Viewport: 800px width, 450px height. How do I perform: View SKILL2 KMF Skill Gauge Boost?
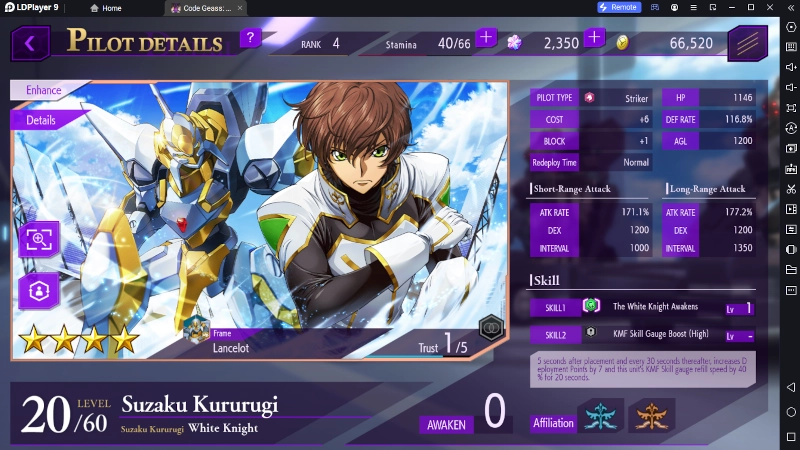640,334
